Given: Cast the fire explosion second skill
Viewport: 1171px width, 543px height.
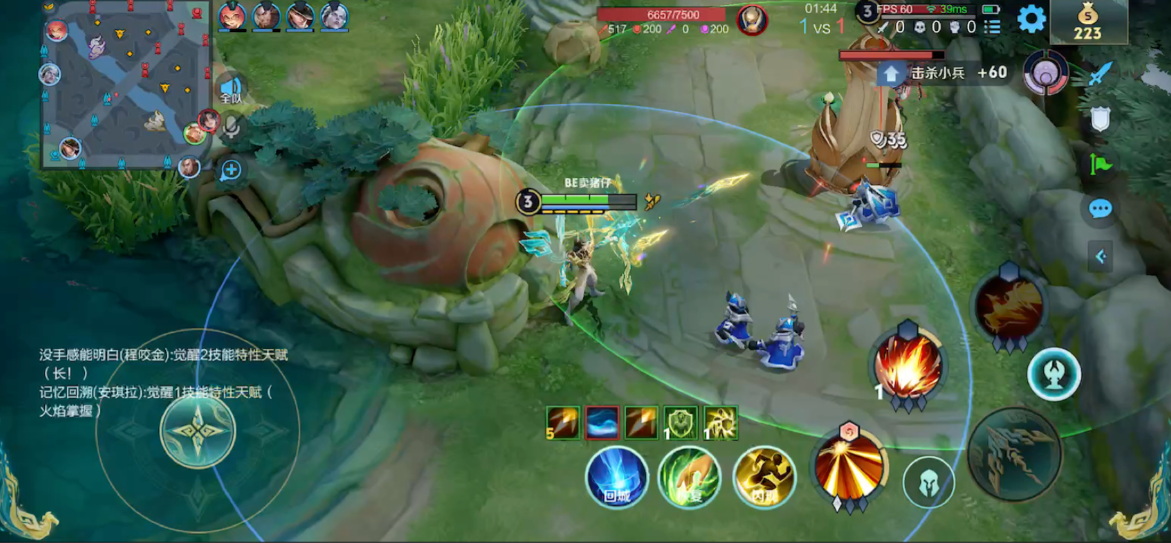Looking at the screenshot, I should [x=908, y=366].
